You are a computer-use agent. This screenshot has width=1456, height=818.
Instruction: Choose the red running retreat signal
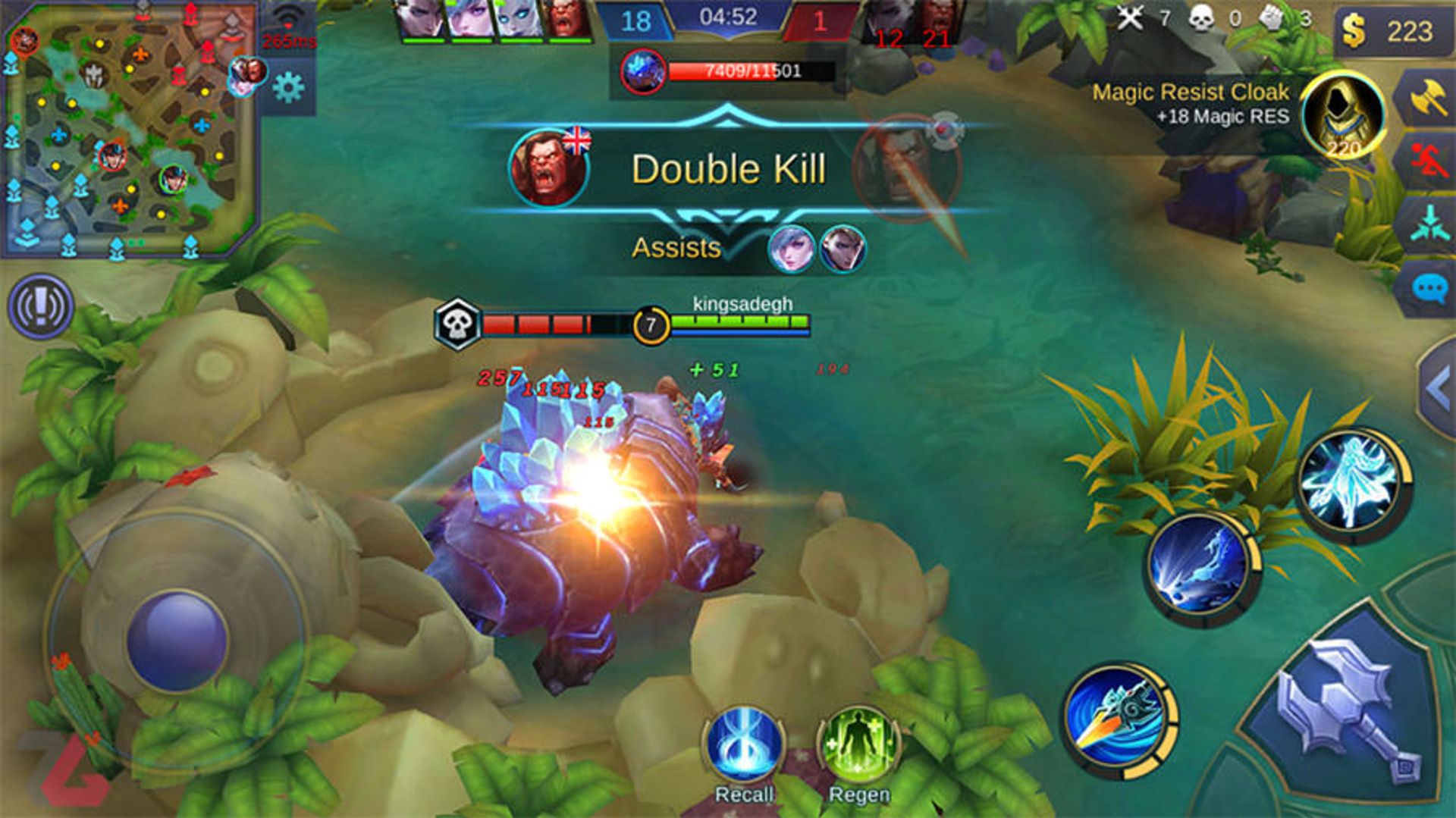[x=1430, y=161]
